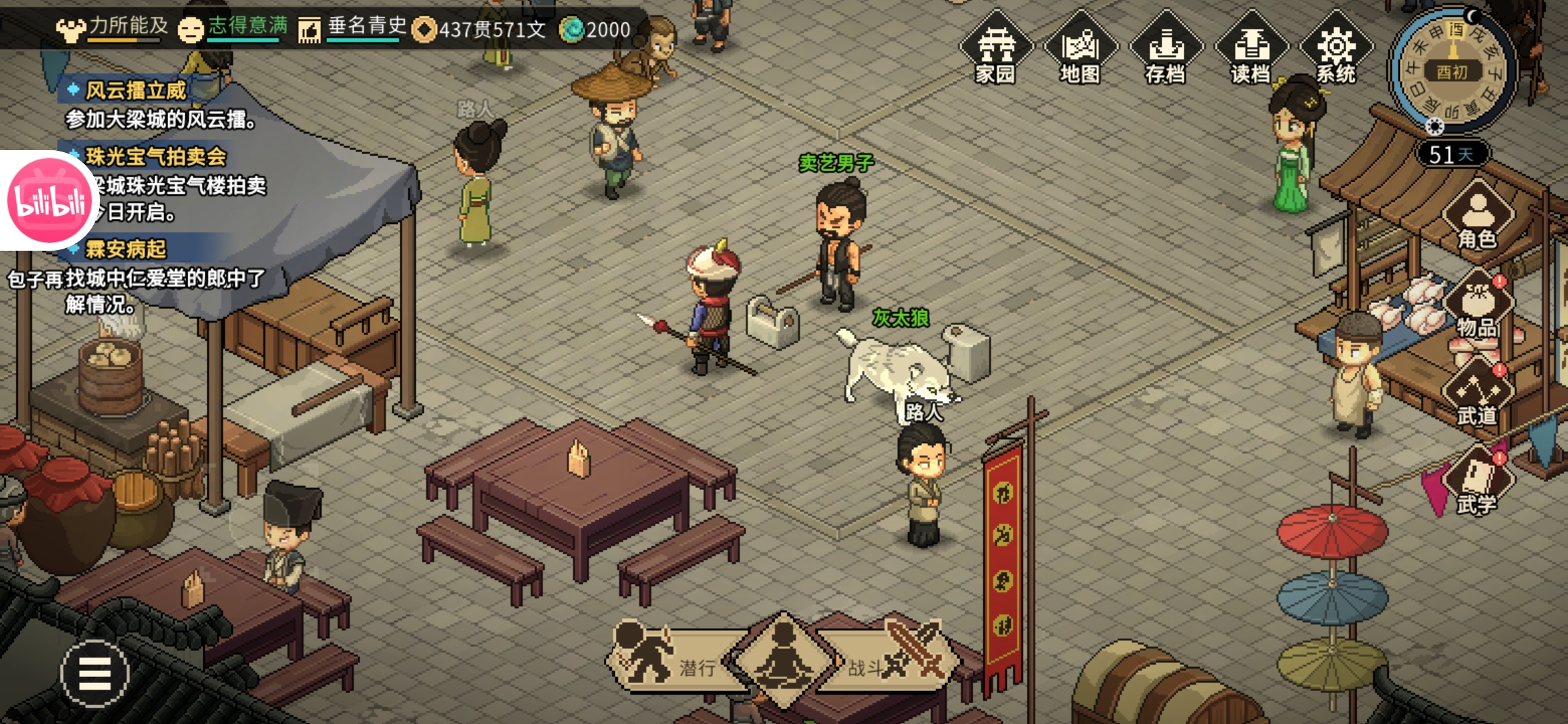Image resolution: width=1568 pixels, height=724 pixels.
Task: Open the 家园 homestead menu
Action: point(996,48)
